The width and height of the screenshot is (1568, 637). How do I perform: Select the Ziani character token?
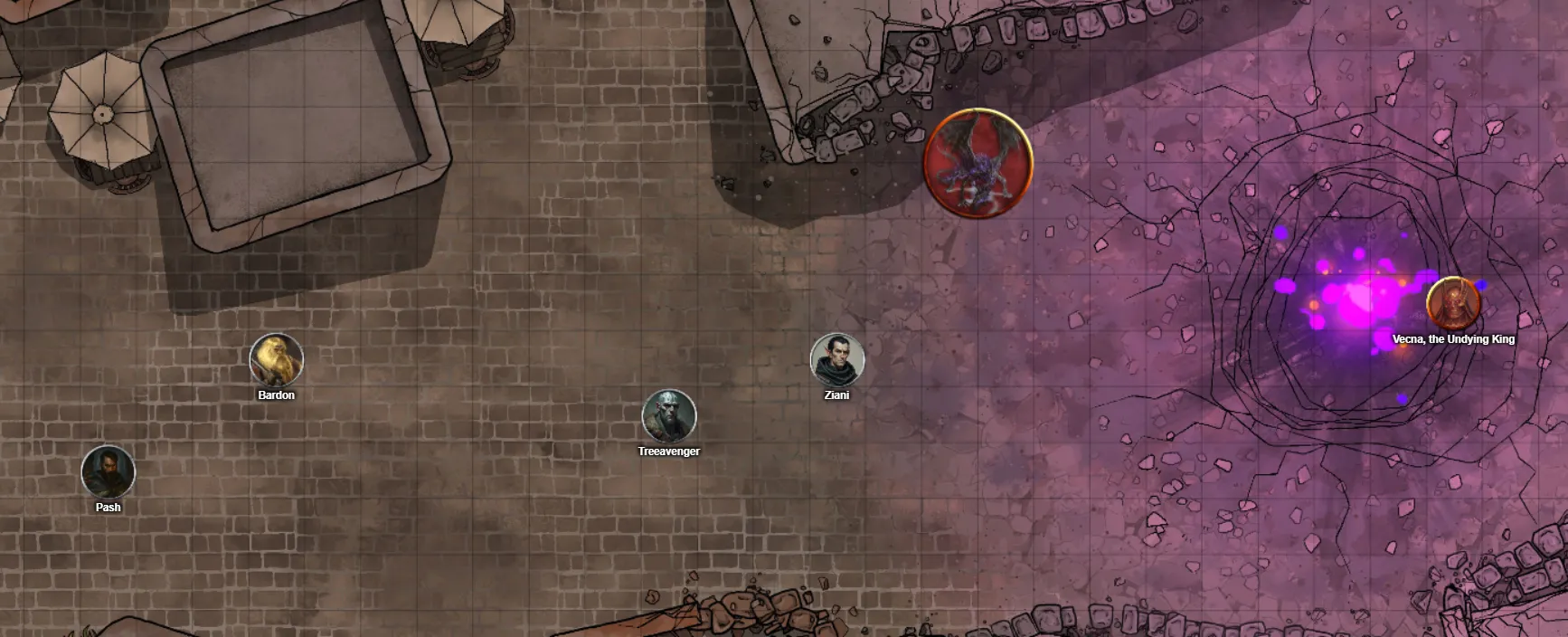click(x=837, y=359)
